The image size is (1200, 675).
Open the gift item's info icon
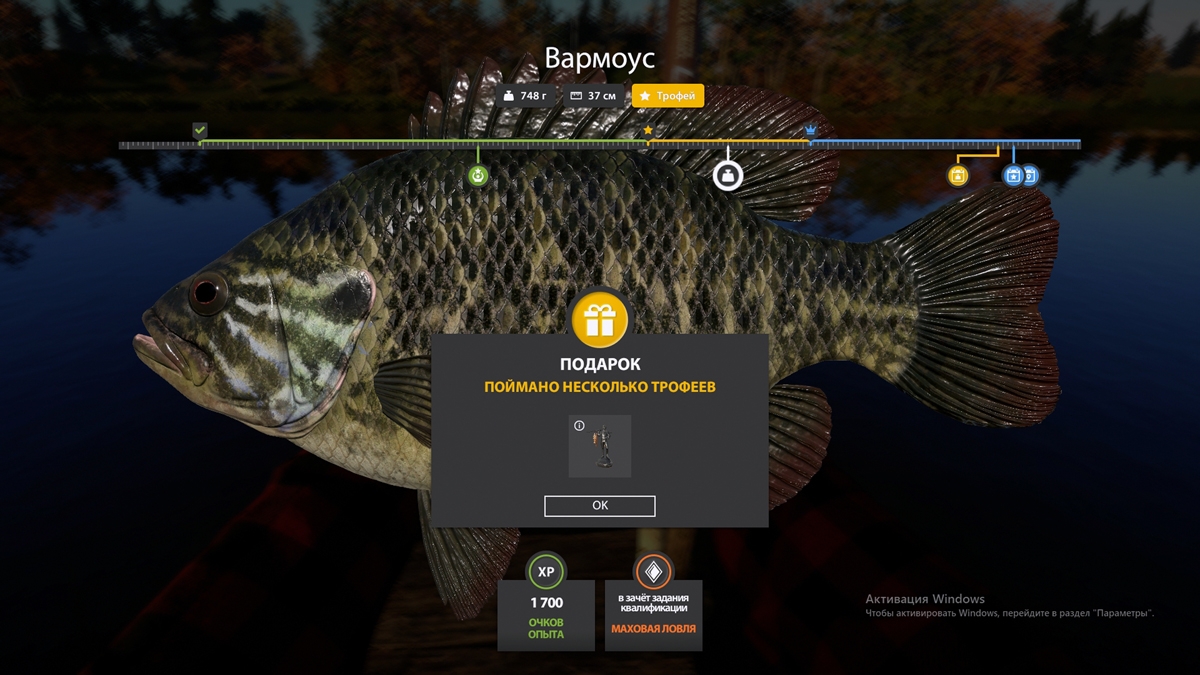point(579,426)
